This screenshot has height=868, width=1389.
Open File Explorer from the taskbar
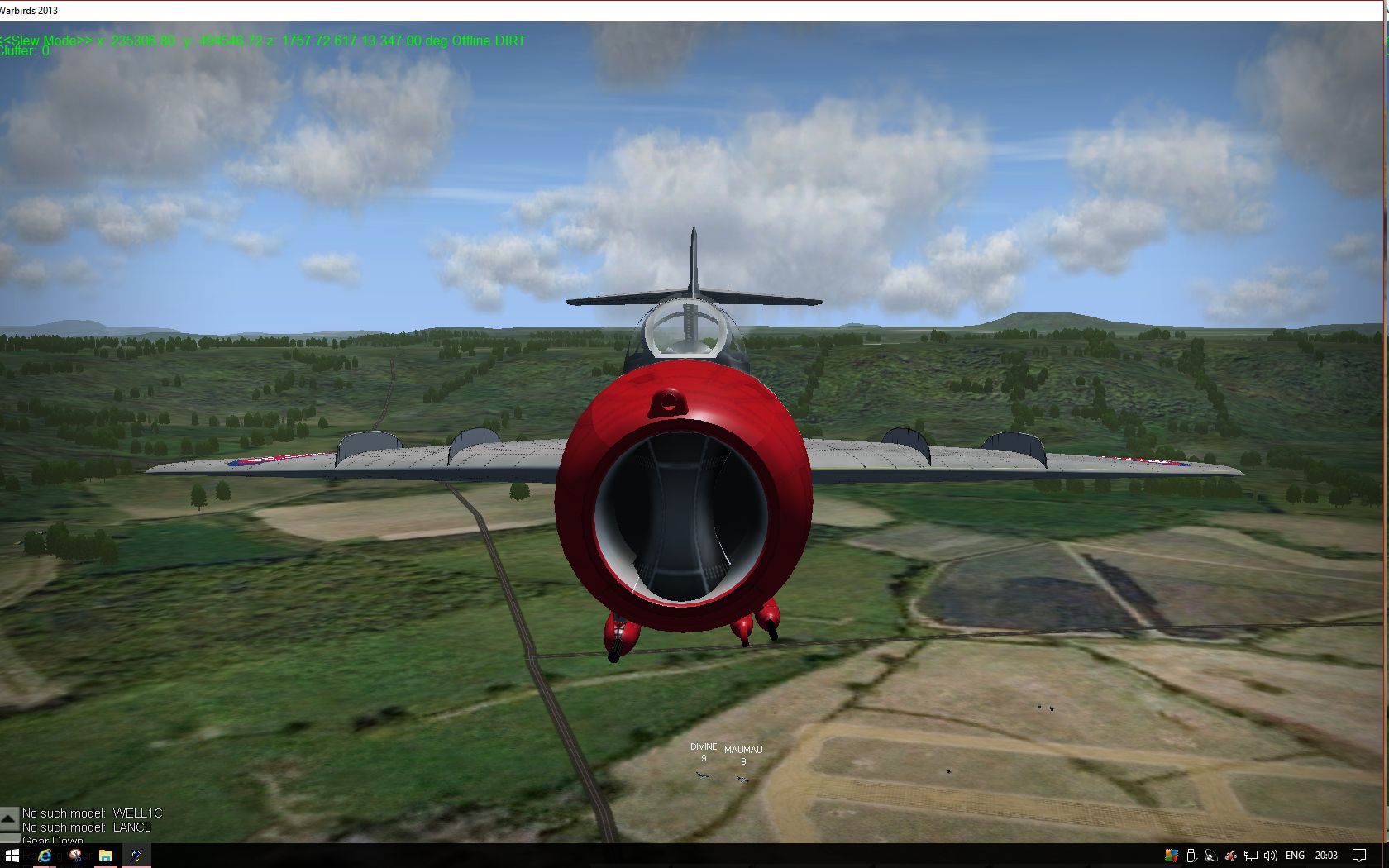[x=105, y=856]
